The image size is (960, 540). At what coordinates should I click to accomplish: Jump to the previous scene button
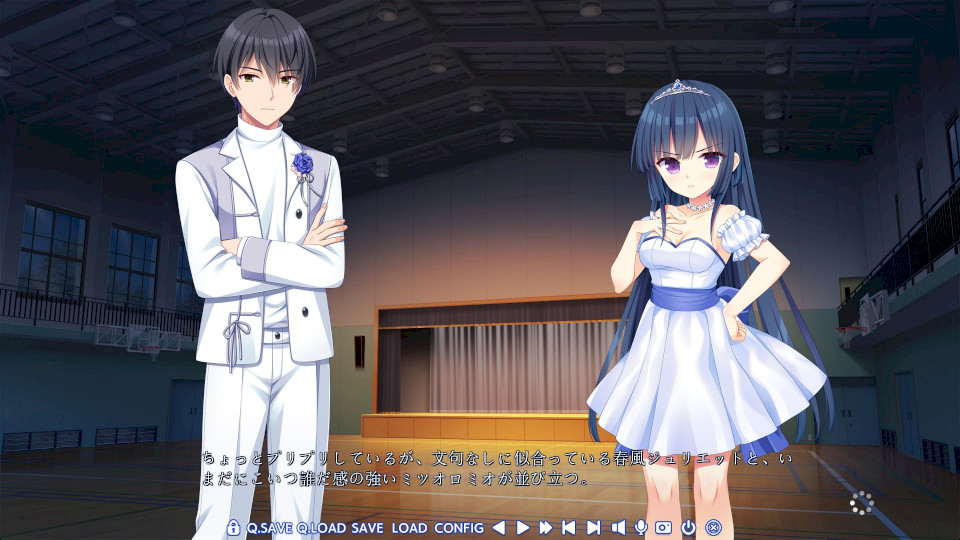[x=569, y=527]
